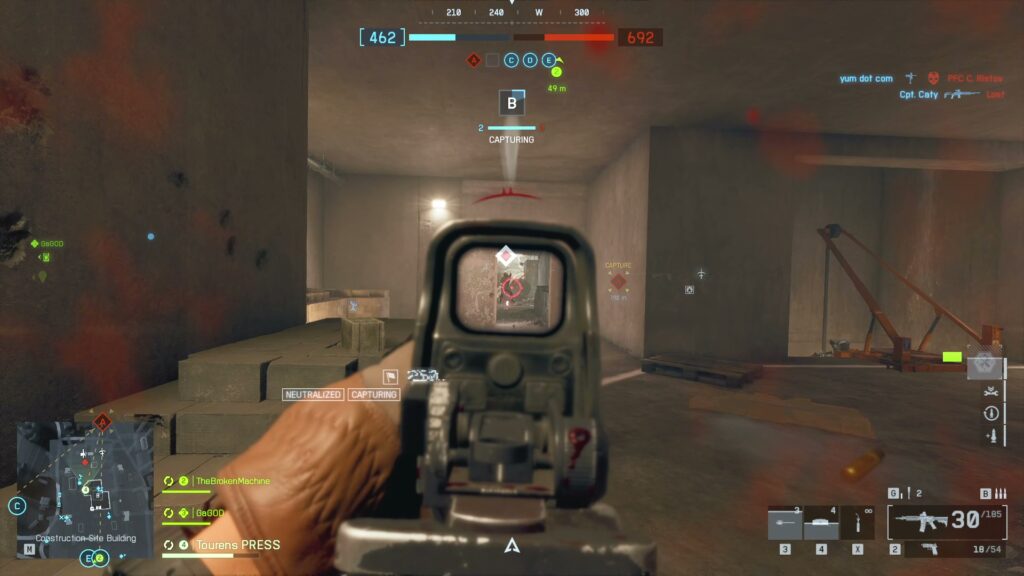Select objective D icon in top objective row

[x=529, y=60]
